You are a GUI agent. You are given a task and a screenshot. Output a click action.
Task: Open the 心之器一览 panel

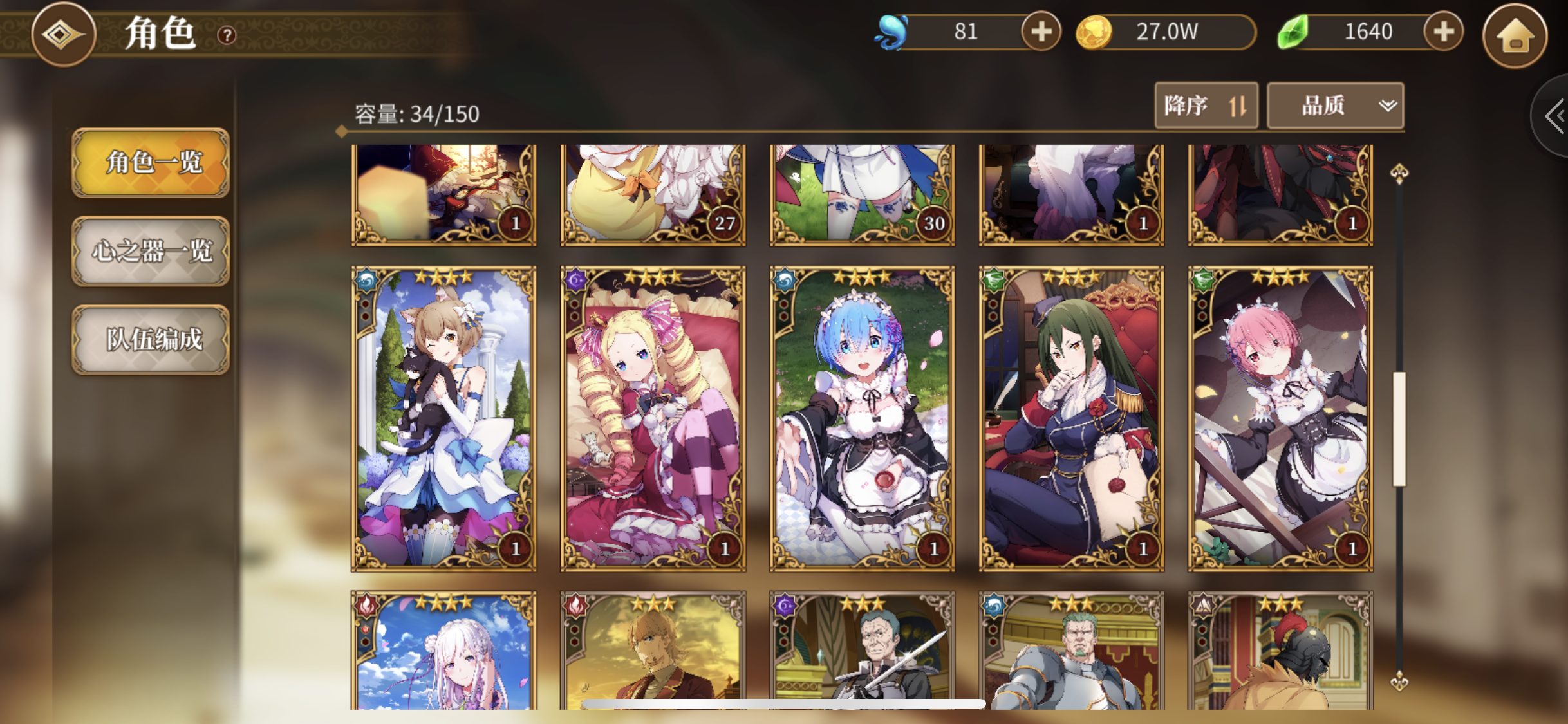(151, 252)
